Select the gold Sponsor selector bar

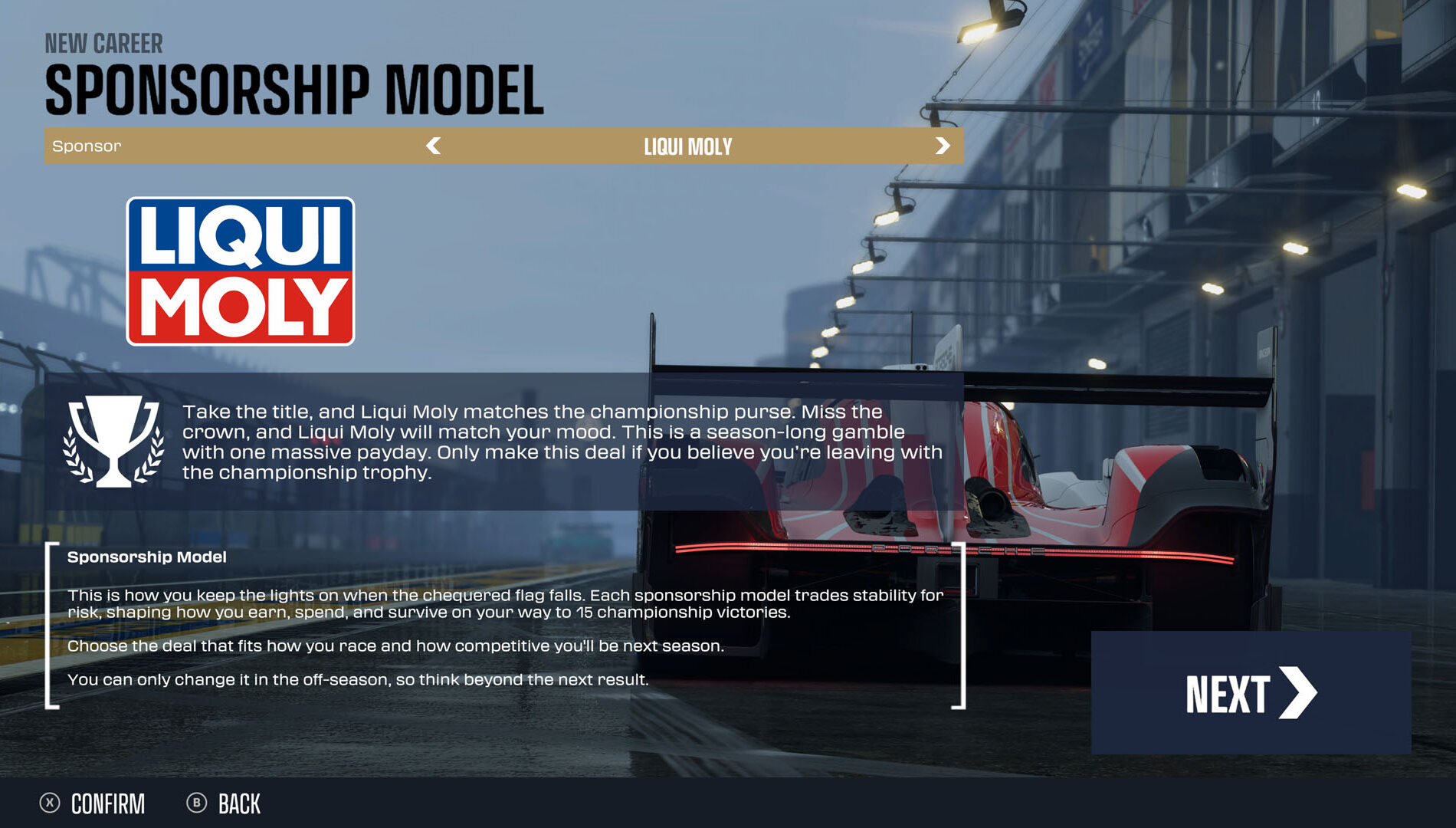pos(506,146)
